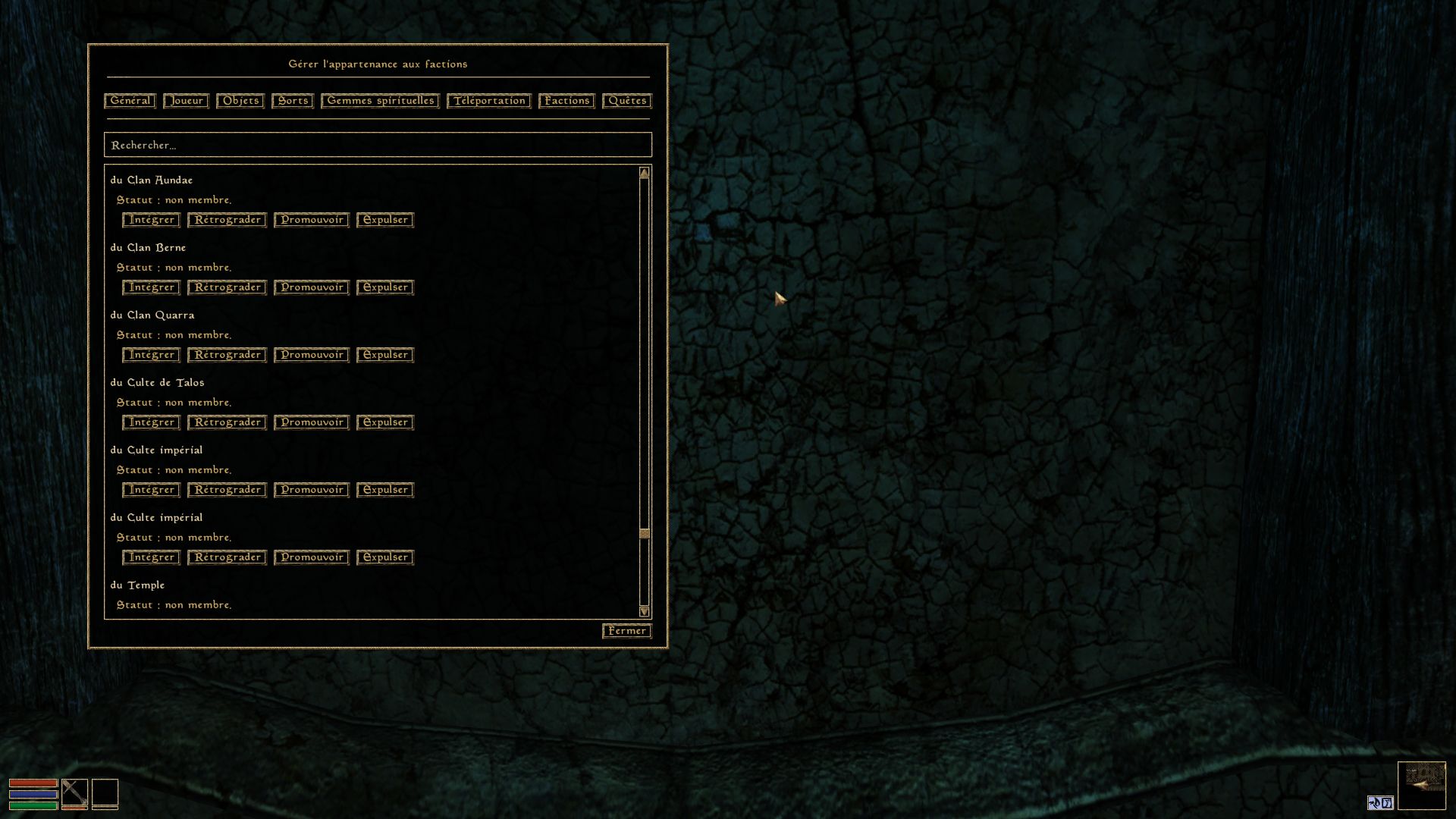Demote in Clan Quarra with Rétrograder

point(227,355)
